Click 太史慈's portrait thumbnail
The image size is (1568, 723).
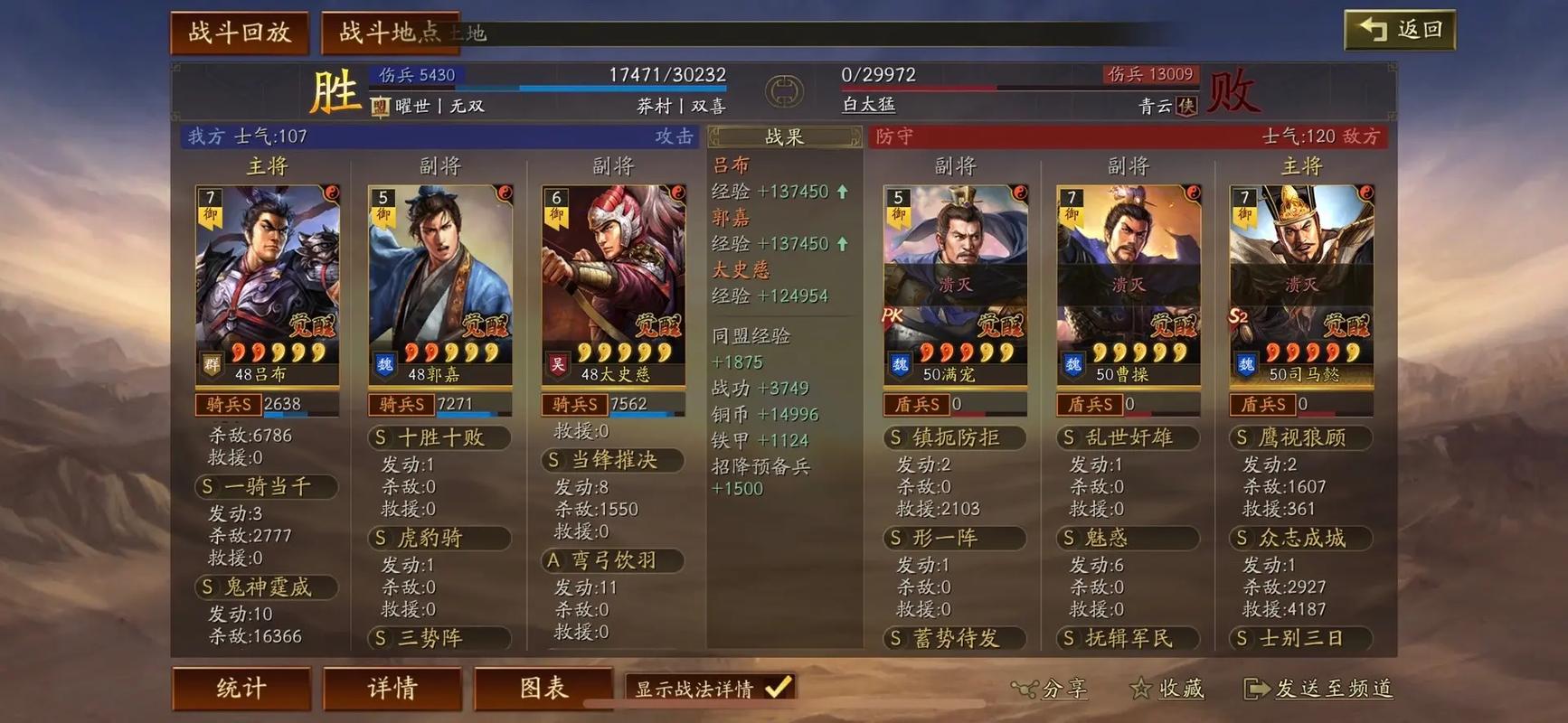[613, 262]
